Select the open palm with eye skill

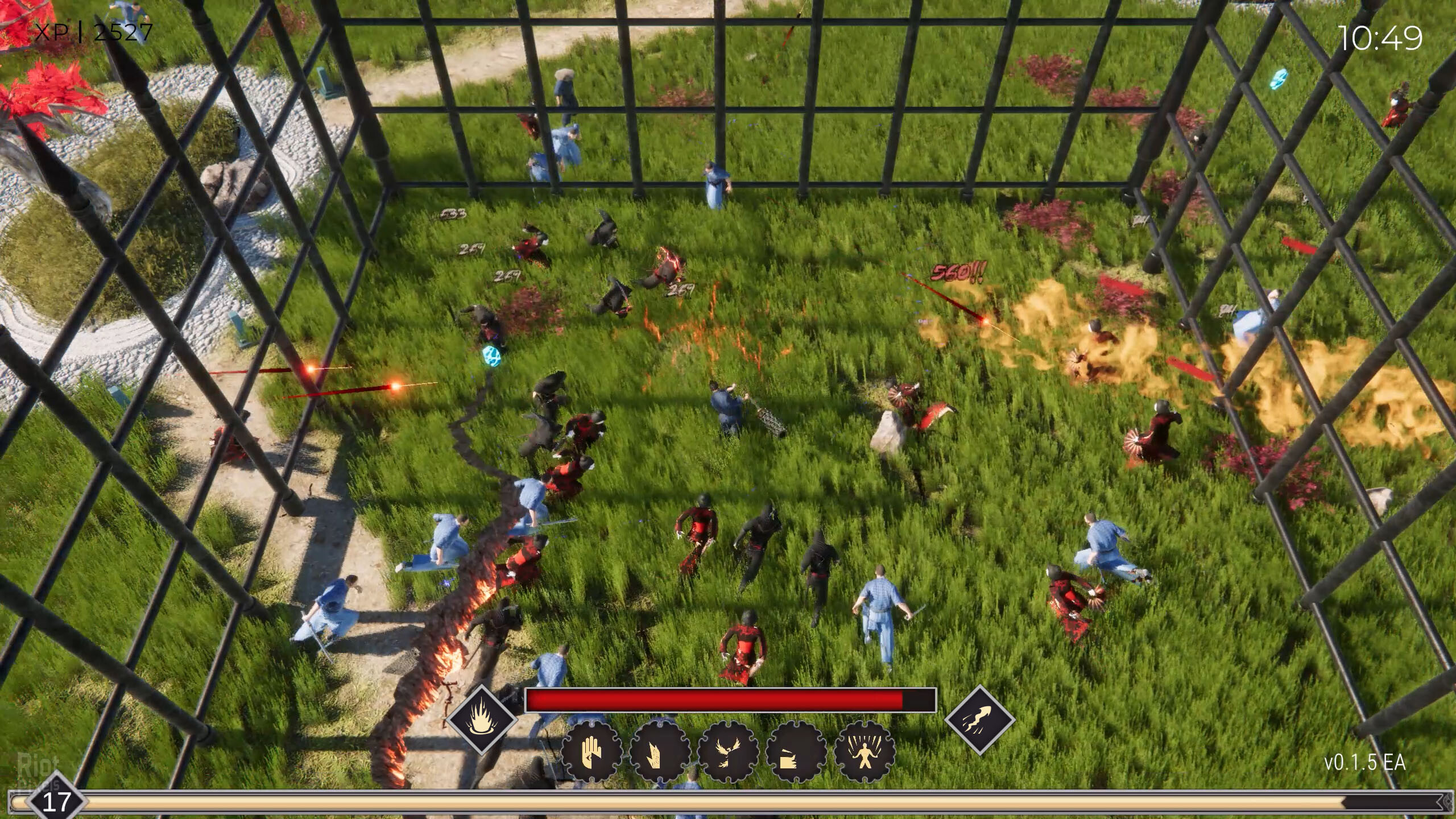(x=591, y=751)
